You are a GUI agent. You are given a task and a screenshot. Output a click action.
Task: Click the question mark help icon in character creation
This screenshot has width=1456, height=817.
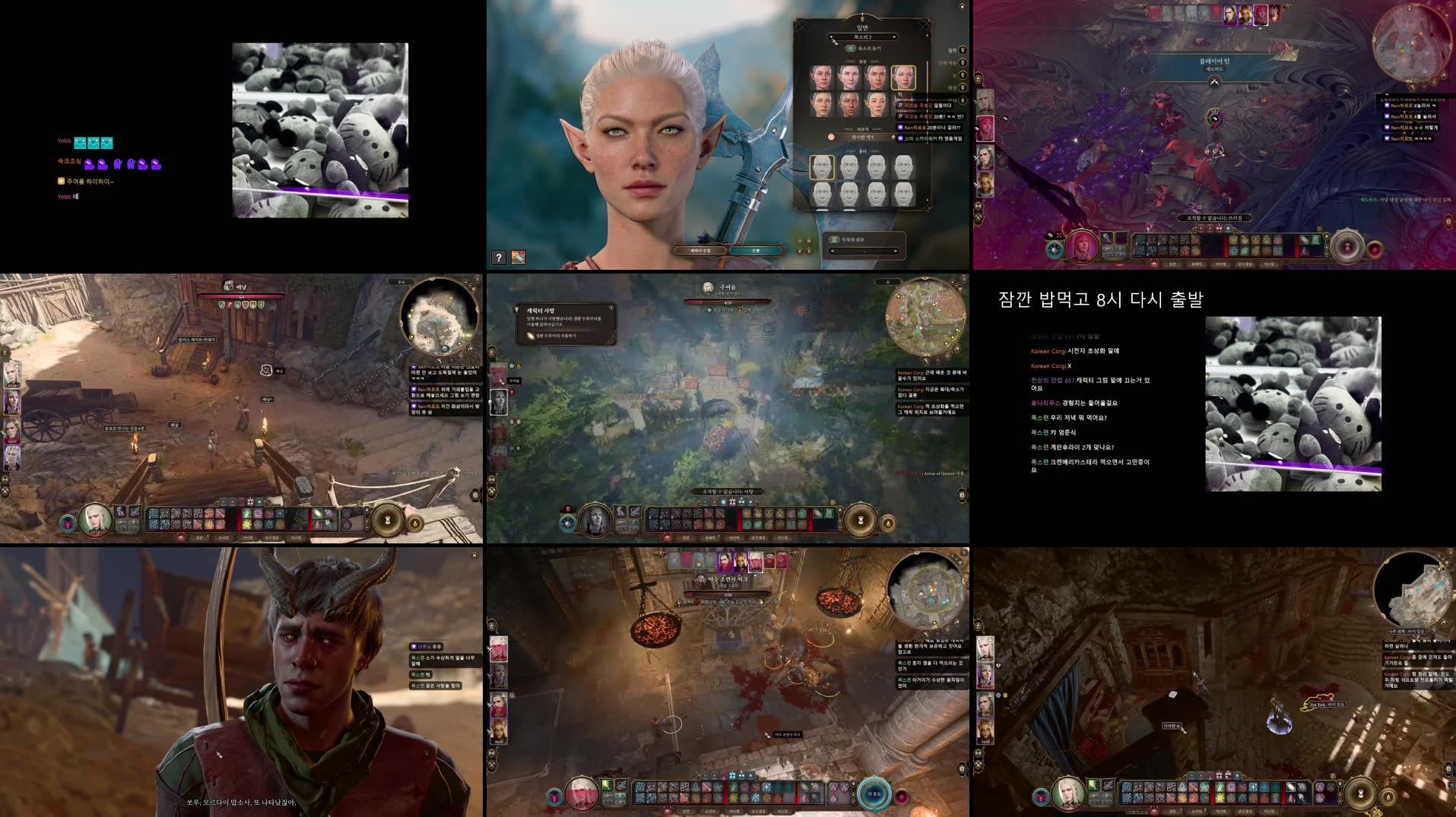[499, 258]
